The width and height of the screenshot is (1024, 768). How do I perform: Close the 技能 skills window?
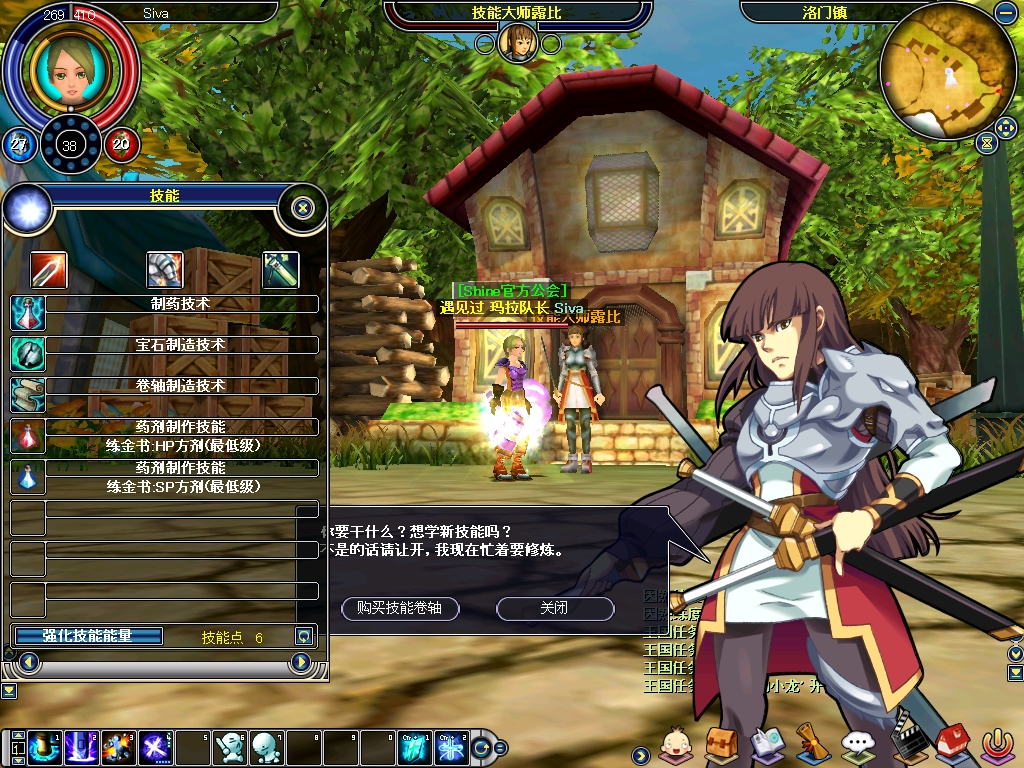tap(303, 208)
